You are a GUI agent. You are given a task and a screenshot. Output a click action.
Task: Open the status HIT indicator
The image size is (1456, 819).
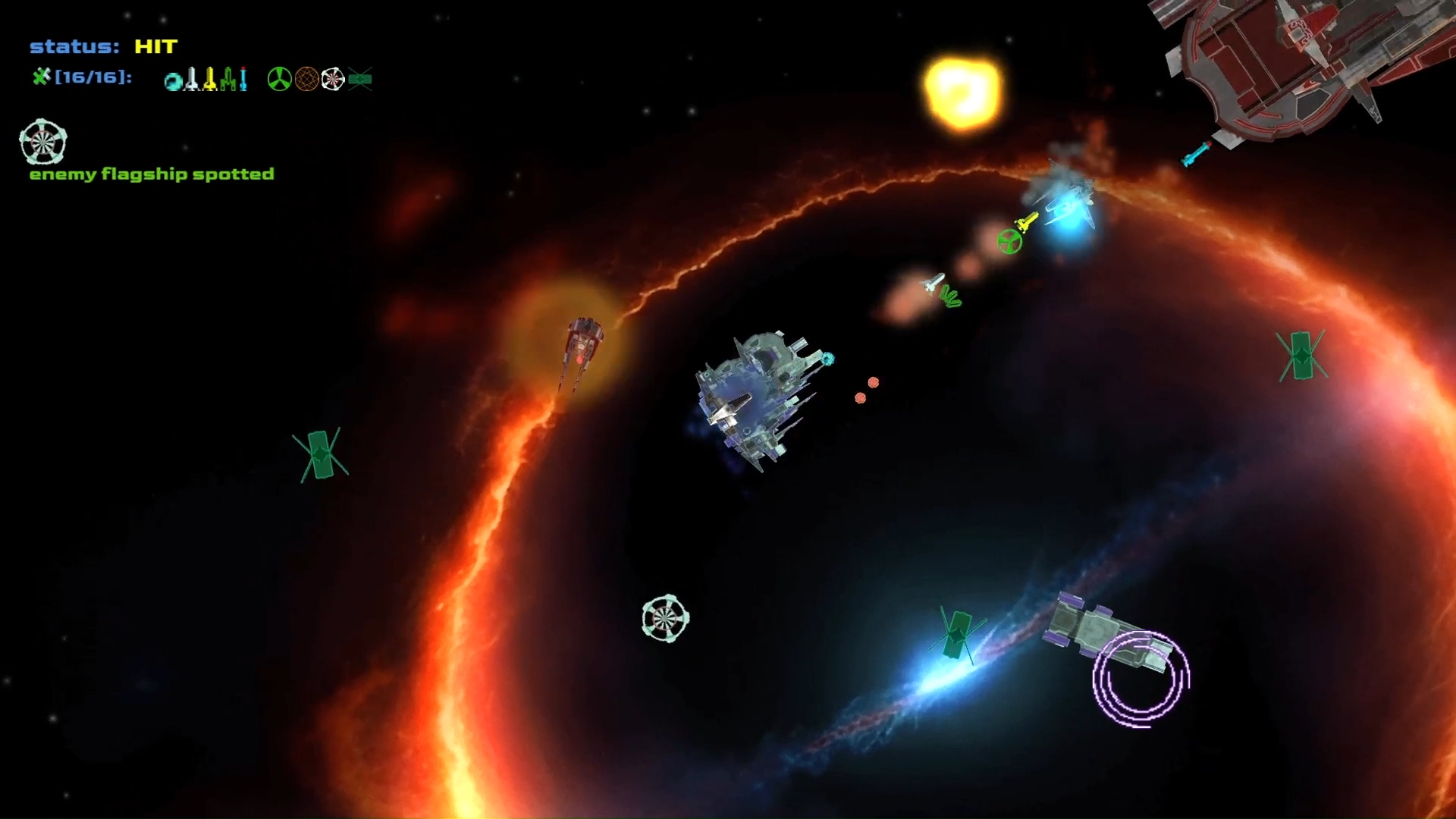tap(102, 47)
